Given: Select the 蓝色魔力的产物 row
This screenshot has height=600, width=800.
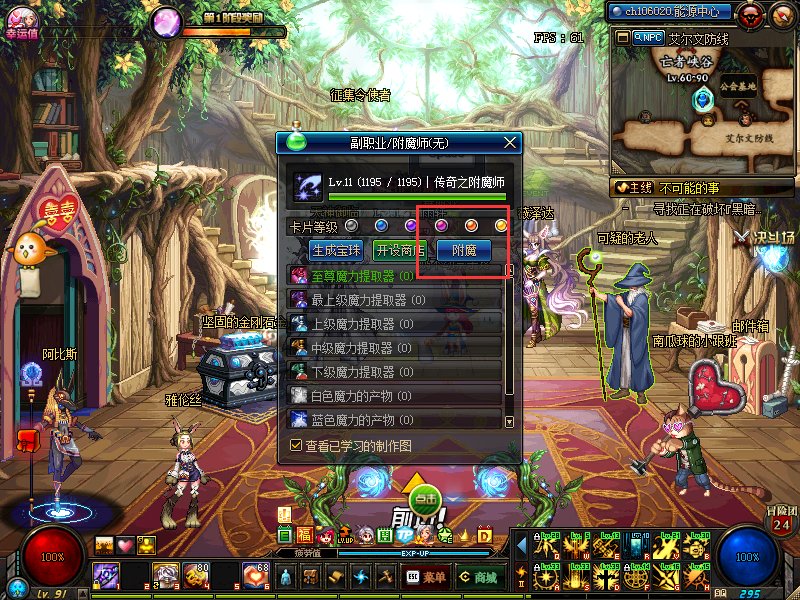Looking at the screenshot, I should click(x=395, y=420).
